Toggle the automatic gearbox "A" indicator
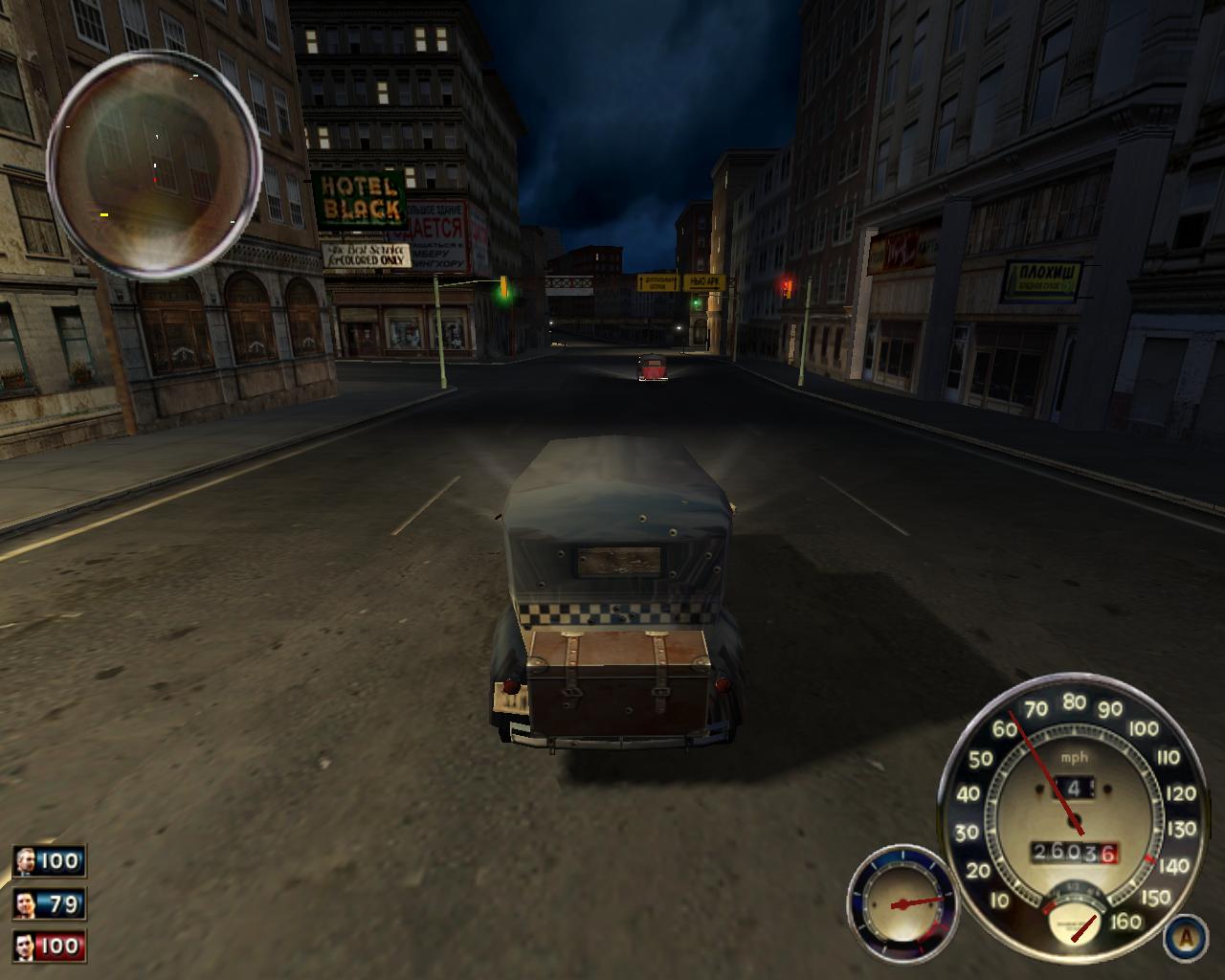 pyautogui.click(x=1186, y=935)
